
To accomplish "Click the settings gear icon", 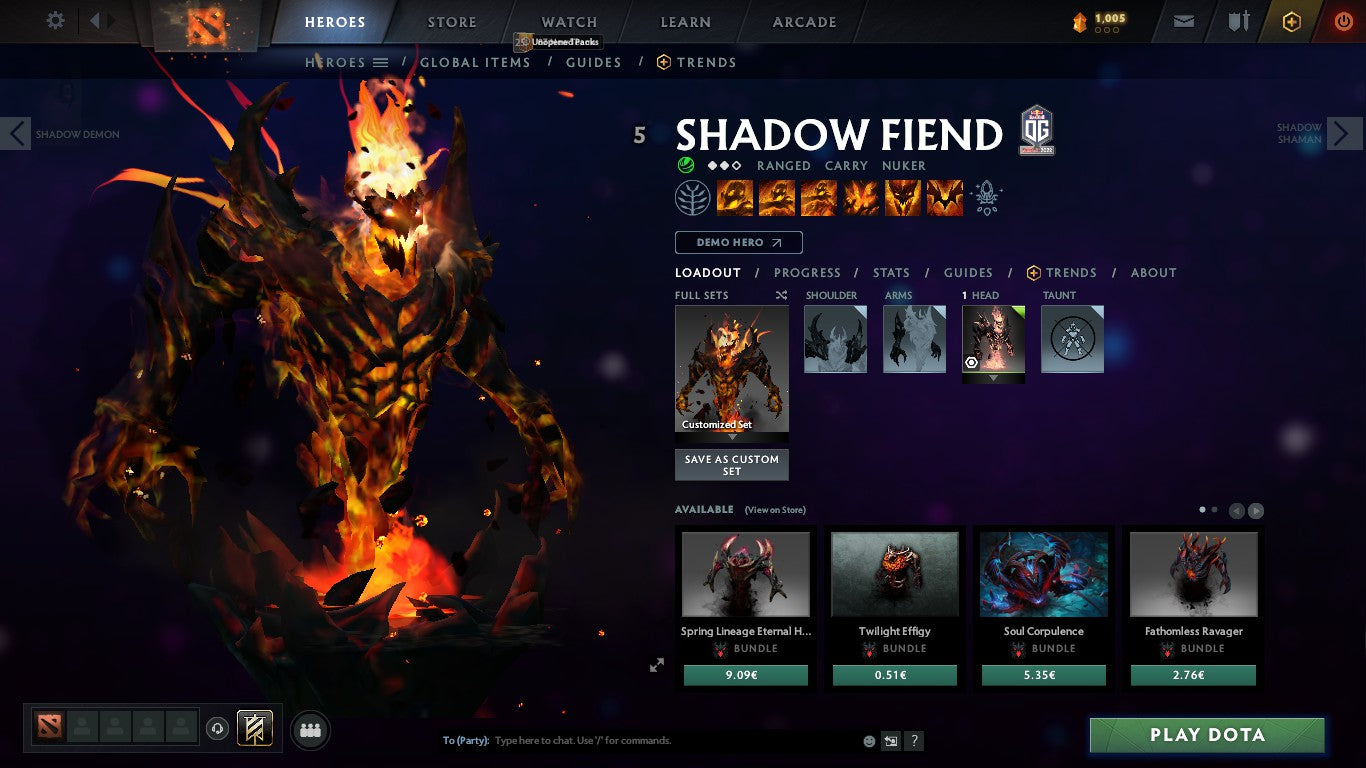I will click(x=55, y=20).
